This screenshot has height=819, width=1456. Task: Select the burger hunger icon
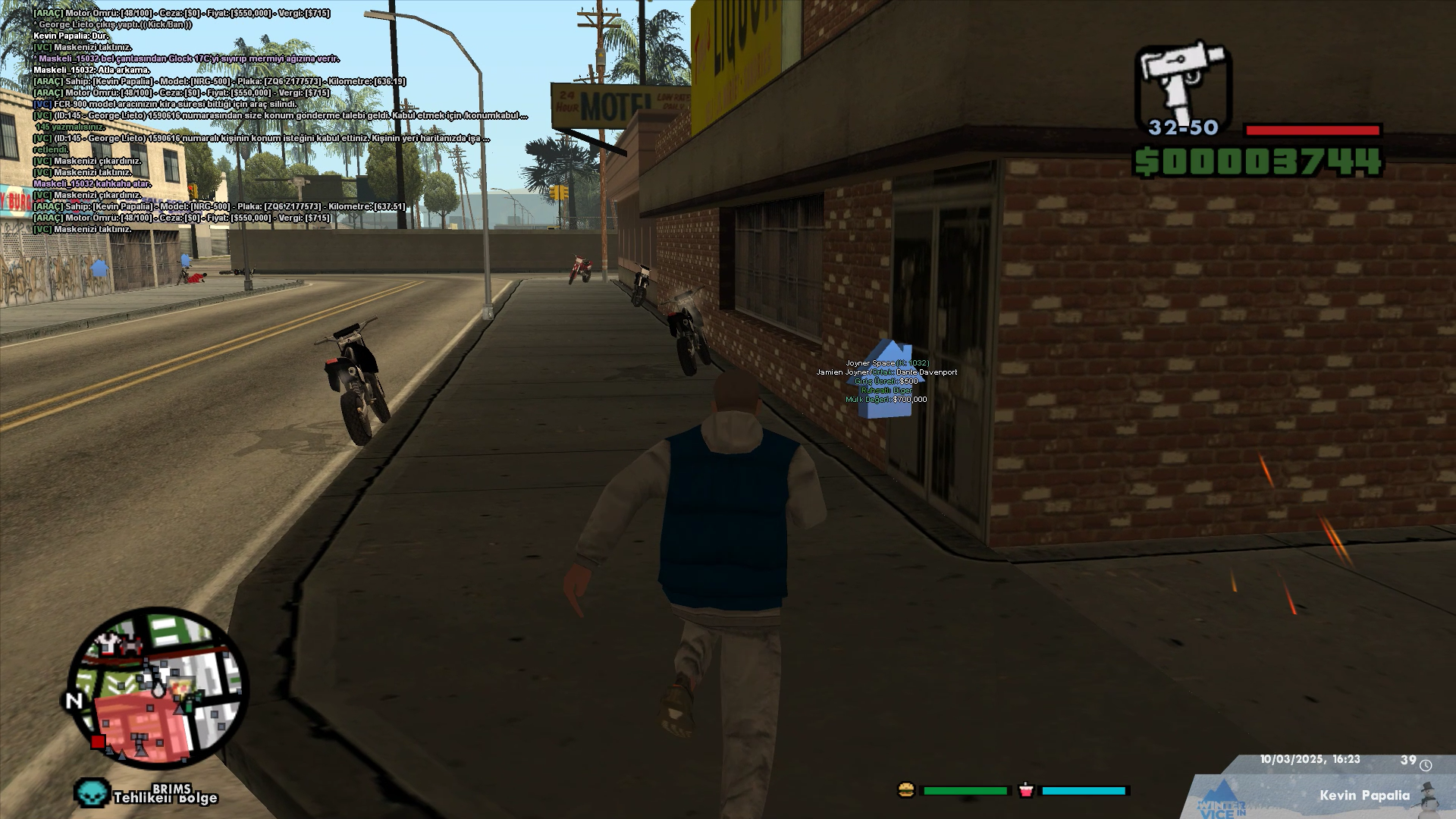pos(906,790)
